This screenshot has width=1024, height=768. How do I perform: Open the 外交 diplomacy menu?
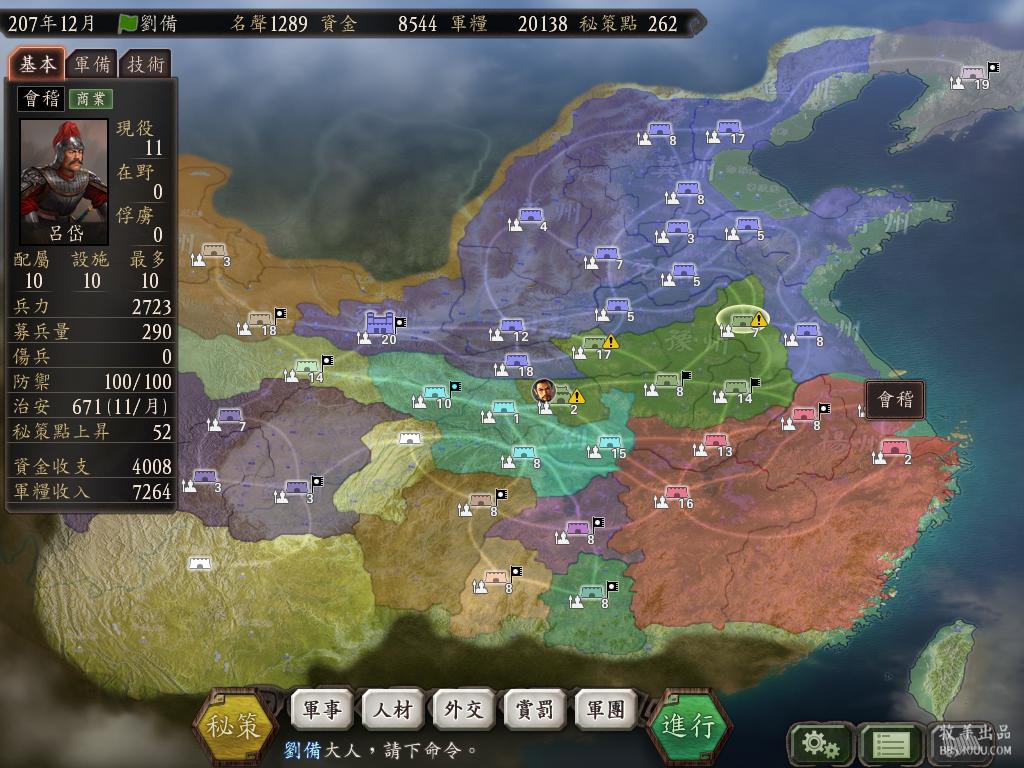pyautogui.click(x=463, y=710)
